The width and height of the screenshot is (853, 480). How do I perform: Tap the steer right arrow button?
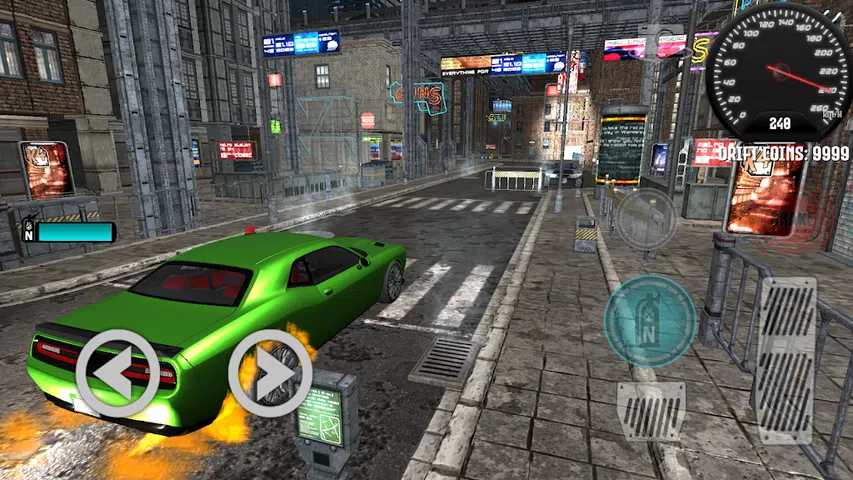270,372
